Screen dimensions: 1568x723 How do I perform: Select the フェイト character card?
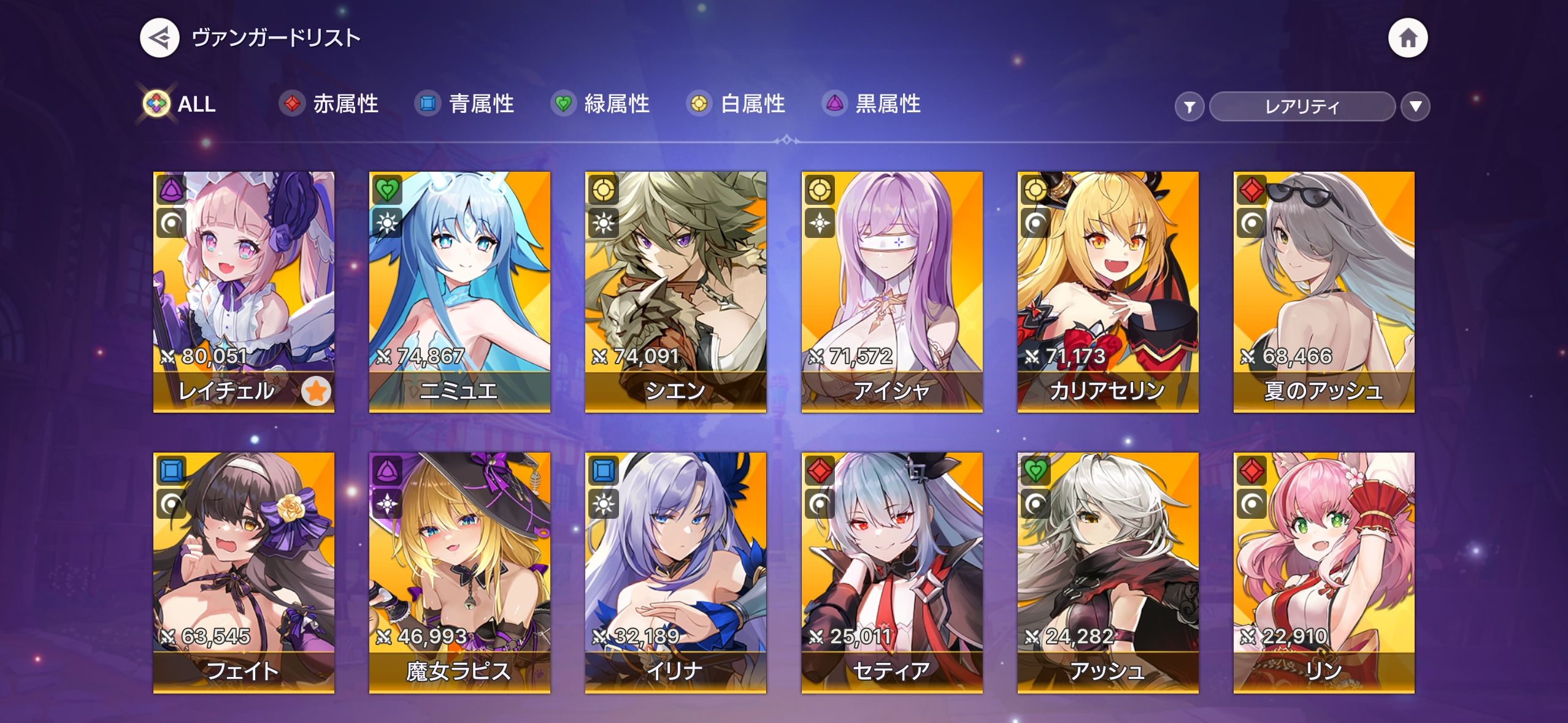click(x=244, y=572)
